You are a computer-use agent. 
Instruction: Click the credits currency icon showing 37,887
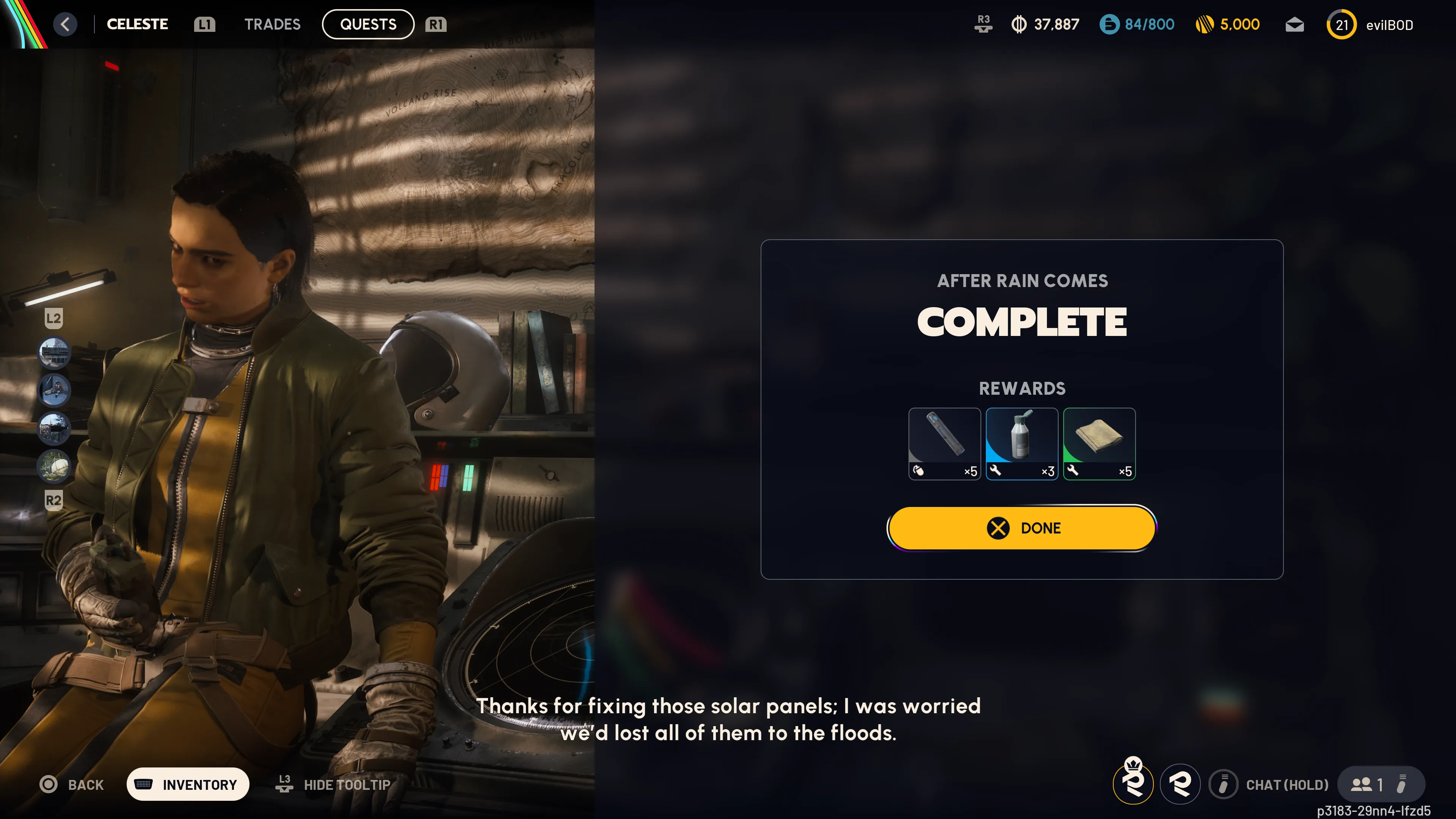click(x=1020, y=24)
